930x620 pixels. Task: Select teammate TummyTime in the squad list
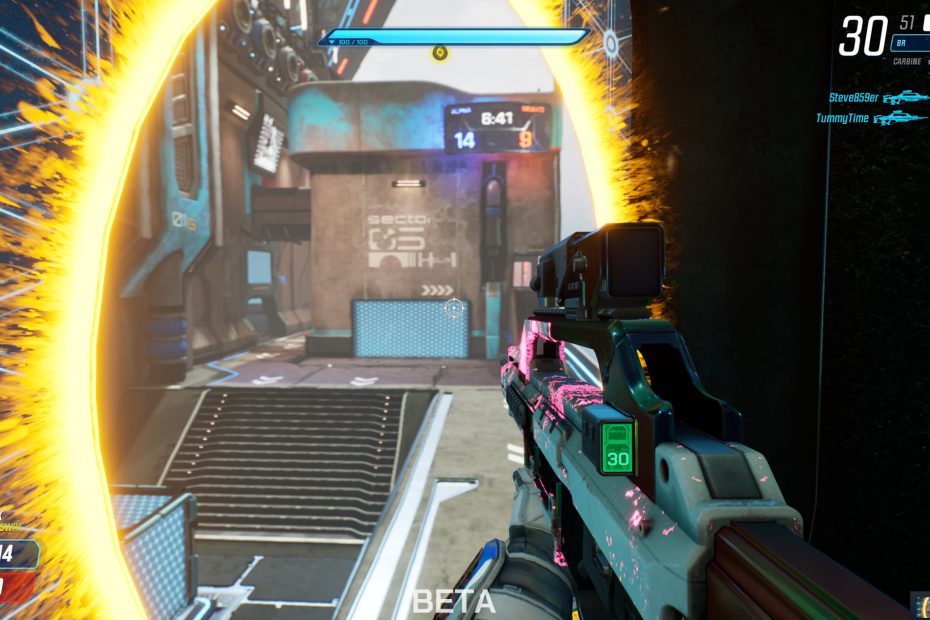tap(843, 118)
